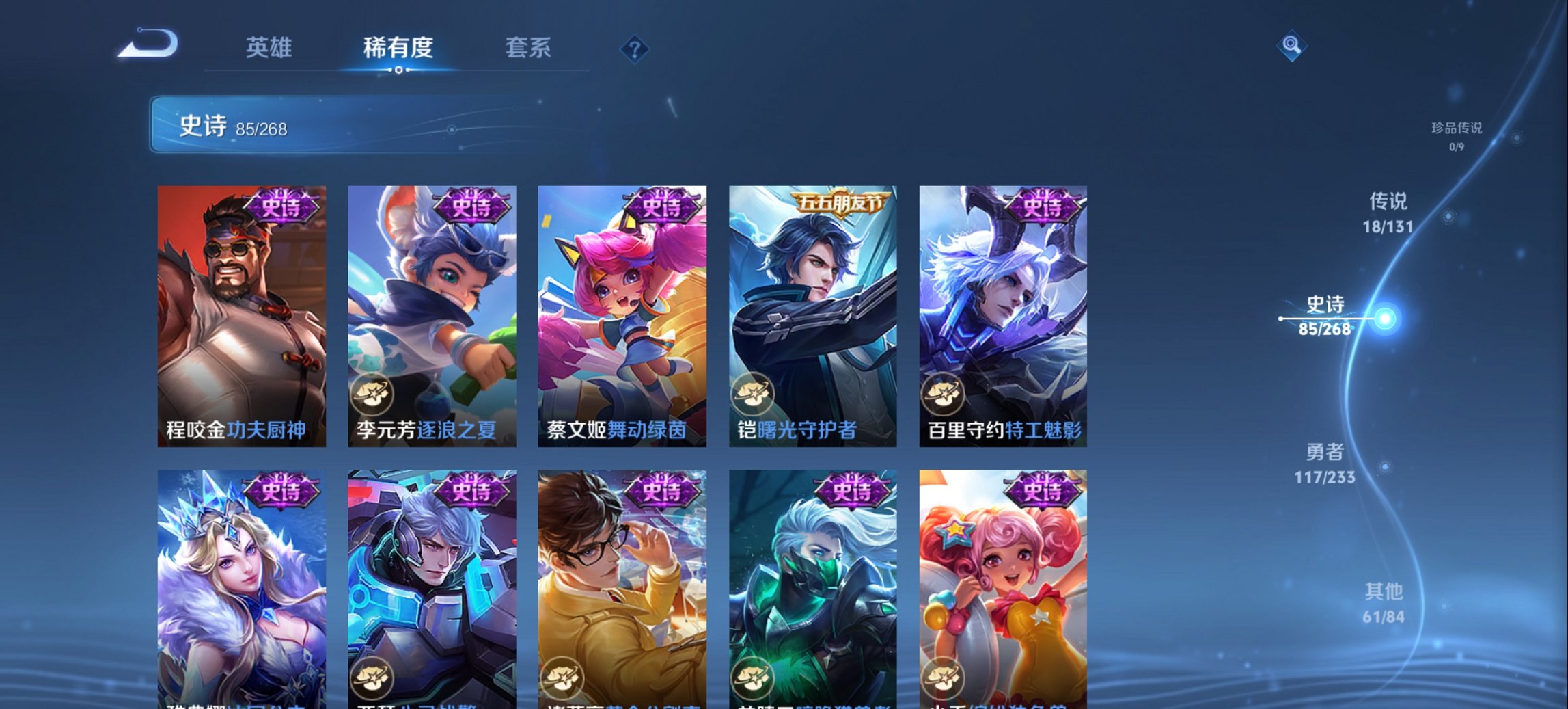Switch to the 套系 tab
Image resolution: width=1568 pixels, height=709 pixels.
coord(528,48)
